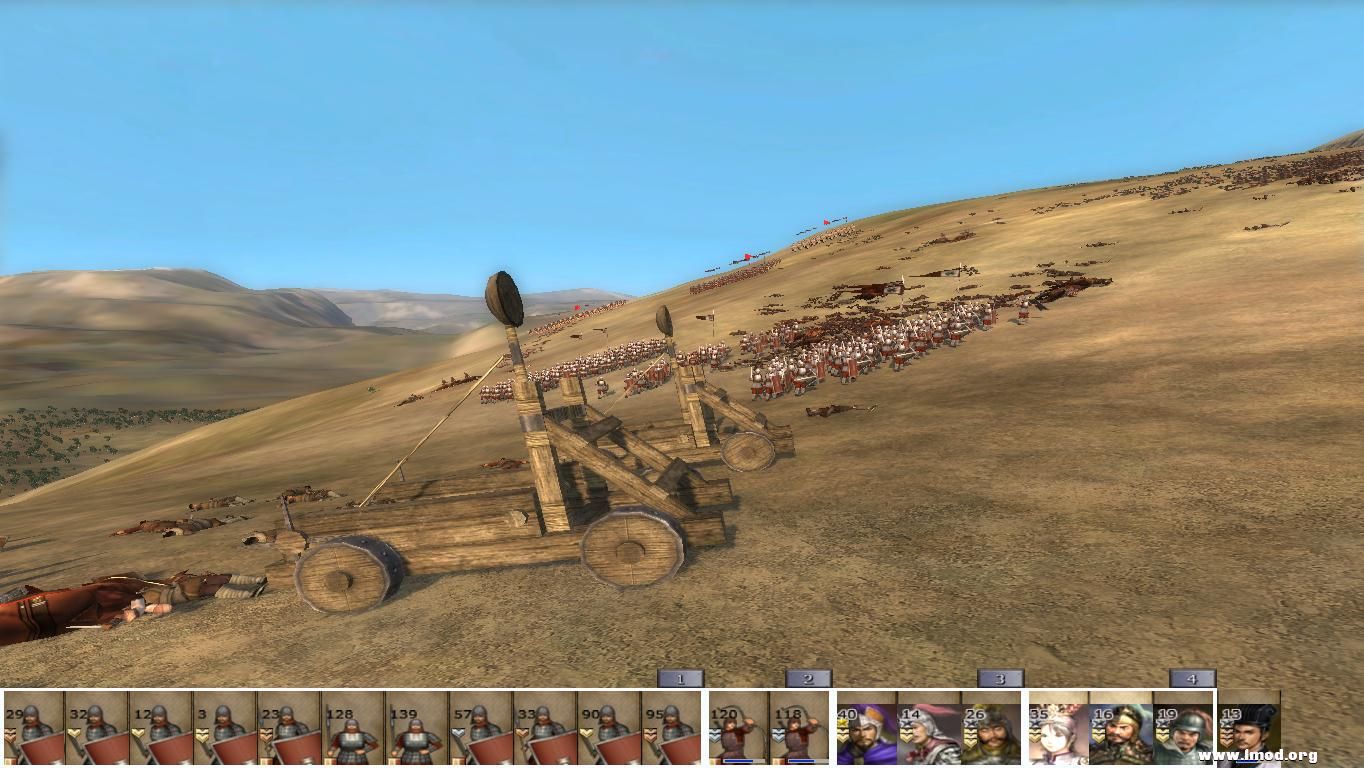Select the group 4 tab on the right
This screenshot has width=1364, height=768.
(1190, 677)
